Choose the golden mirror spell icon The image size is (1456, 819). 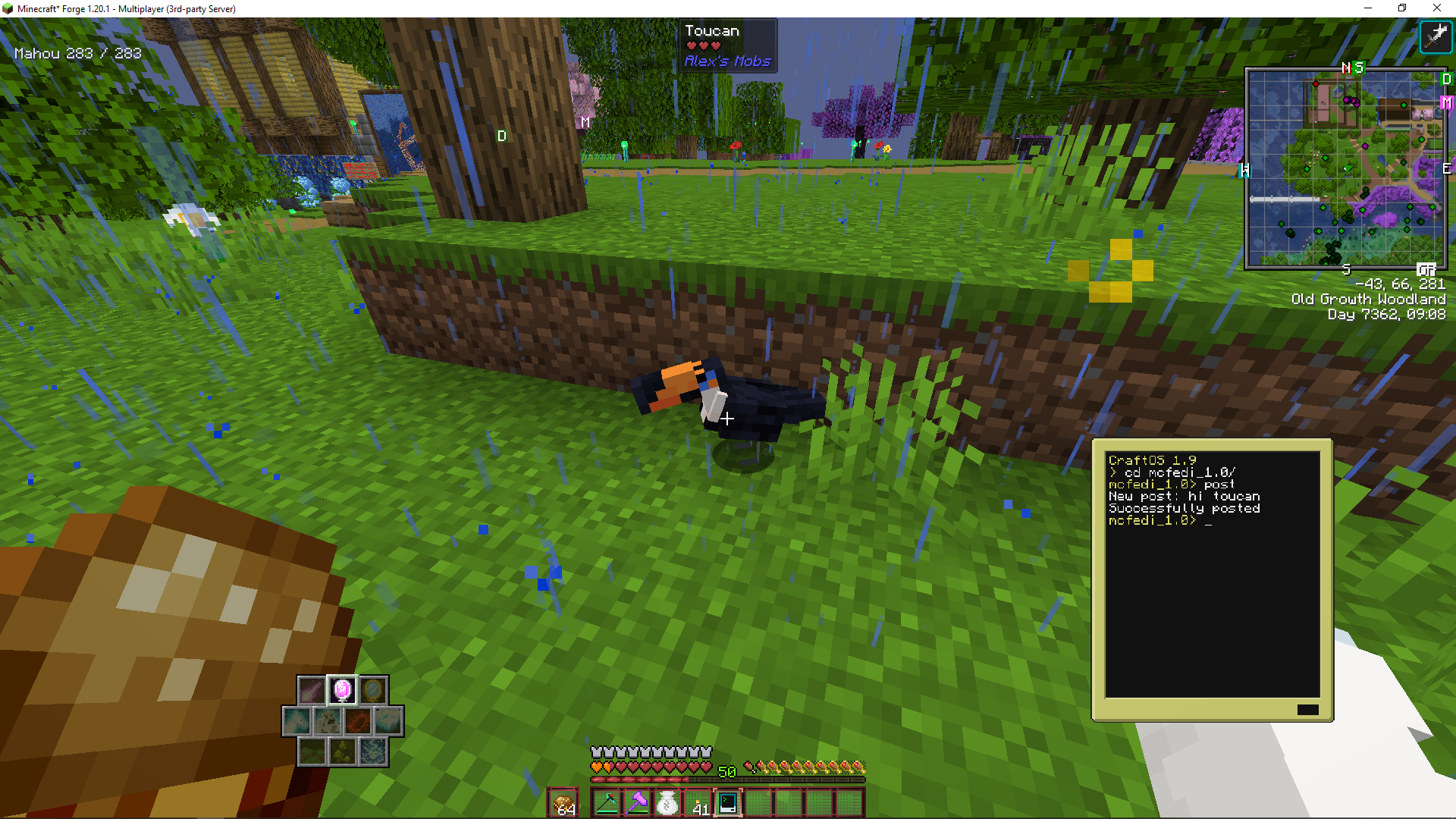coord(372,690)
